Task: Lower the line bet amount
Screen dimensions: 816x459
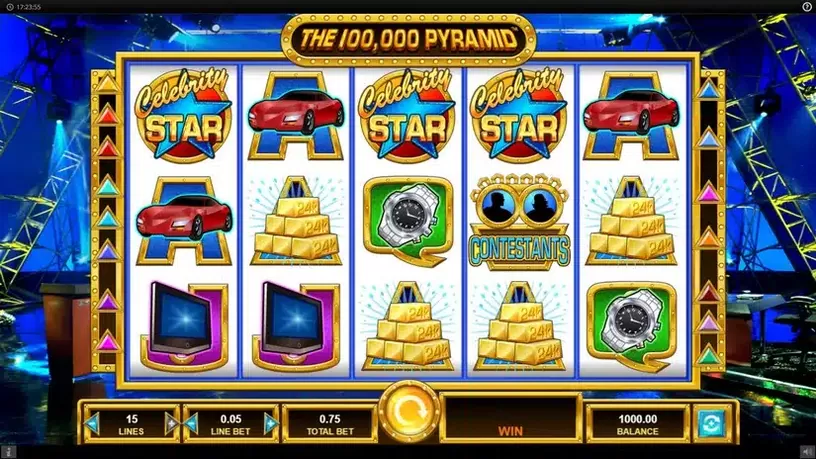Action: coord(191,424)
